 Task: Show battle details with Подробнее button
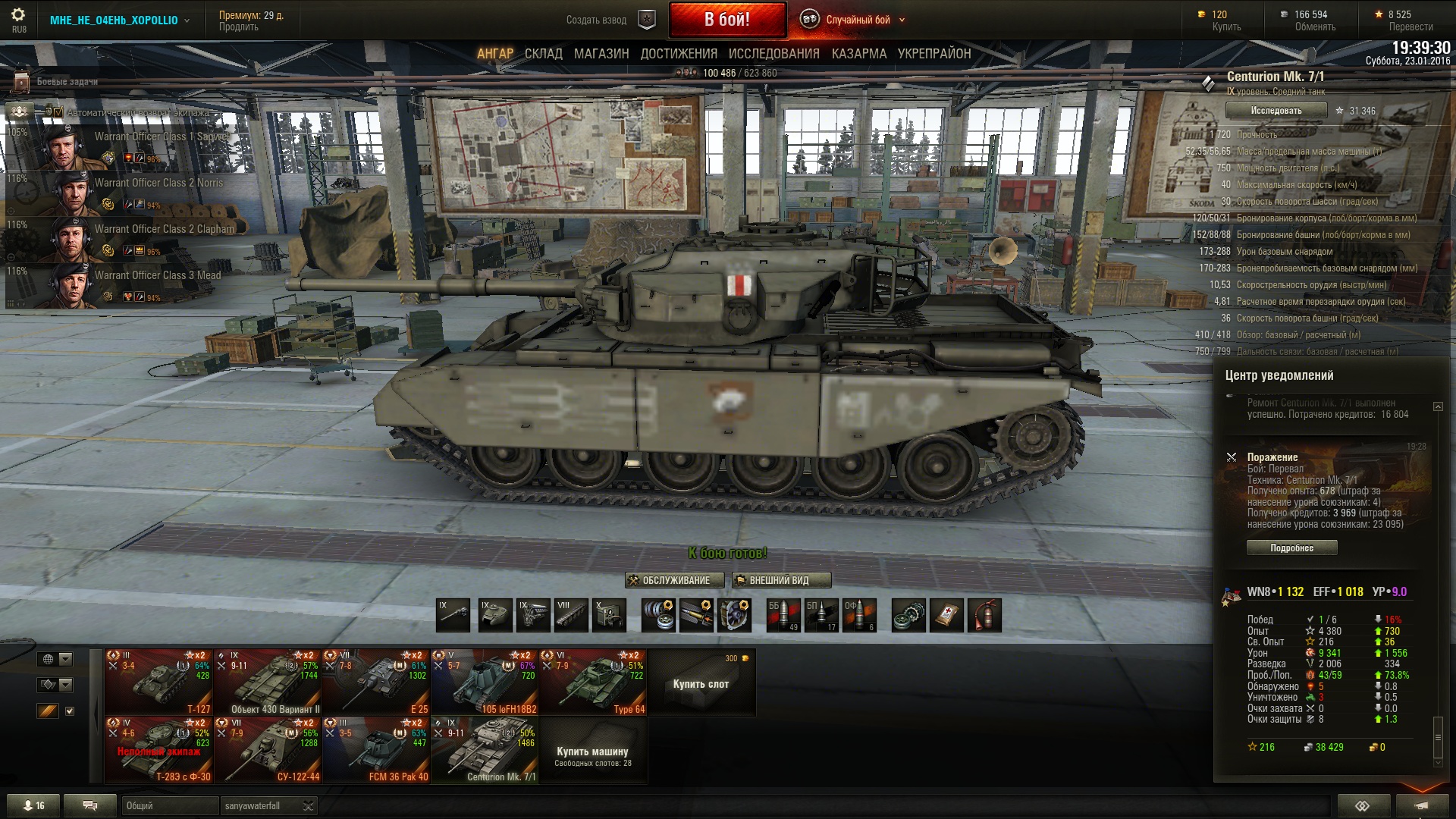point(1291,548)
